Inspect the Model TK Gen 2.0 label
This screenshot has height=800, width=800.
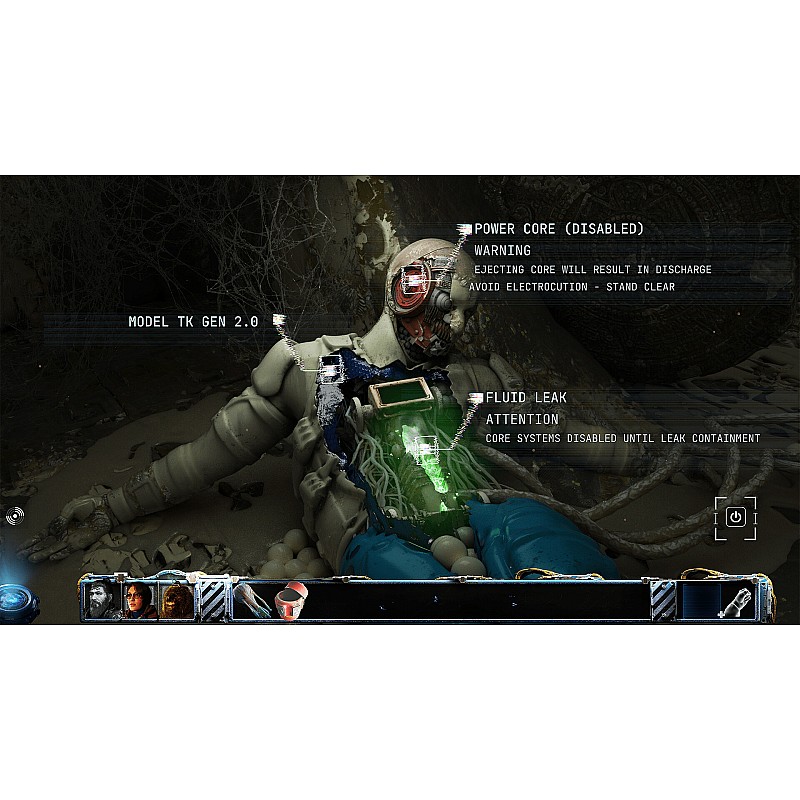[x=193, y=322]
